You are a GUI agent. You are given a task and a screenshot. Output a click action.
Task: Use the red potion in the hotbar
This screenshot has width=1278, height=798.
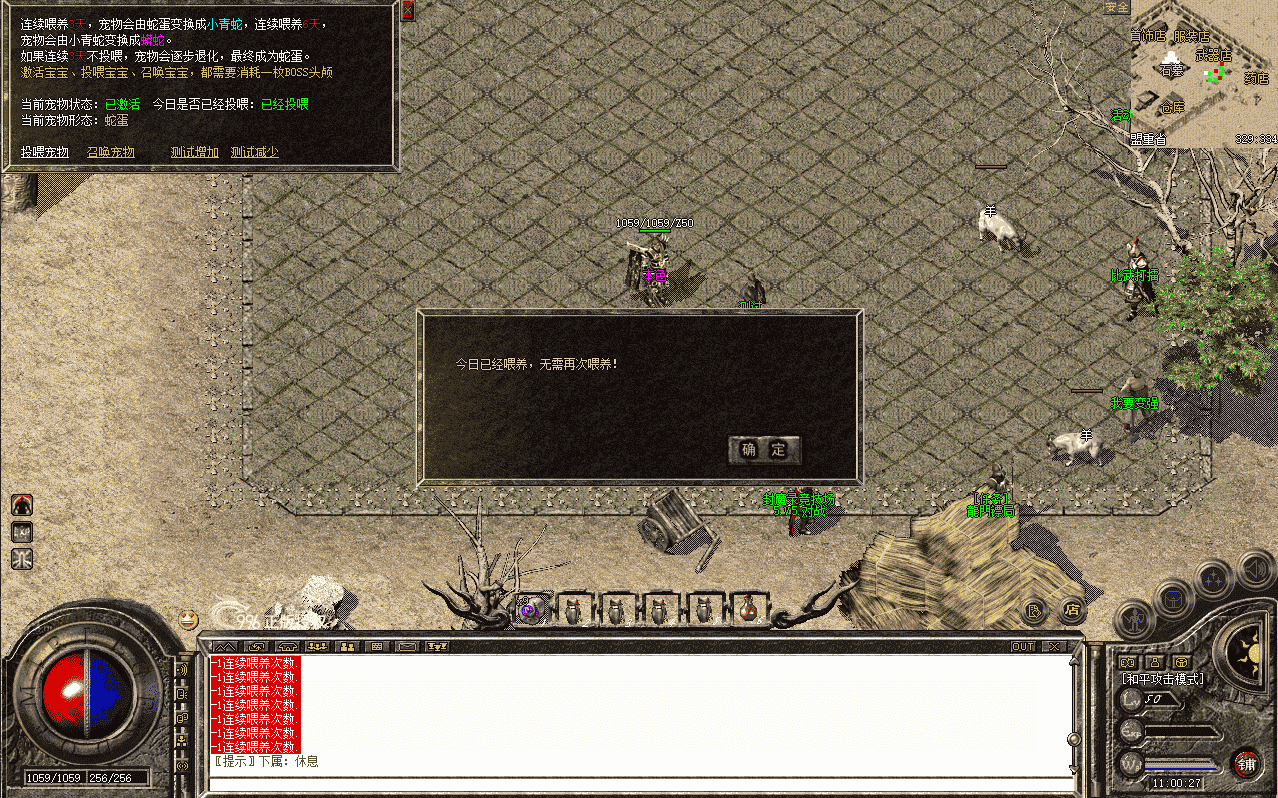click(x=747, y=609)
